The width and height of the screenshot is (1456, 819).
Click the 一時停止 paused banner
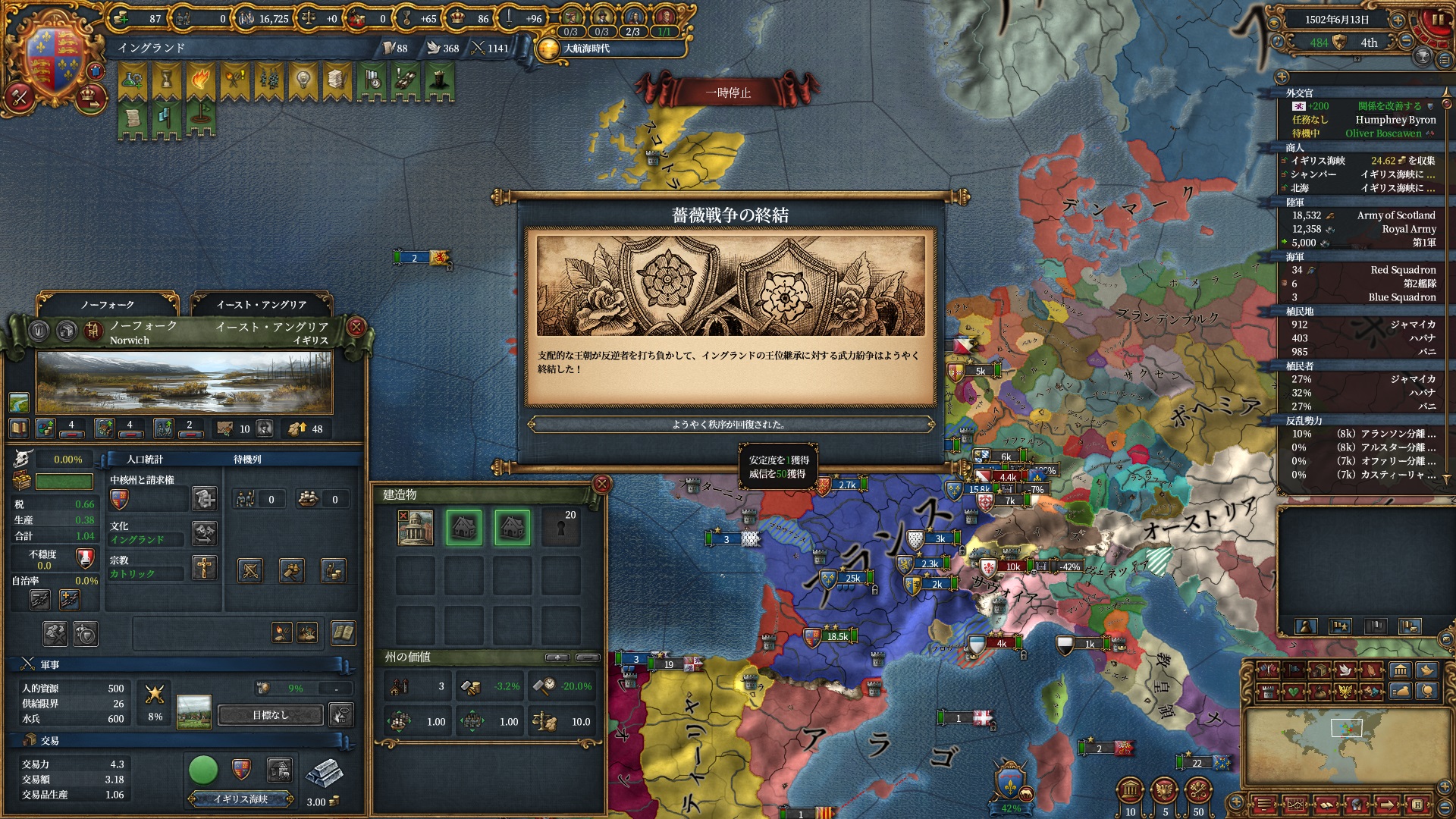click(x=728, y=93)
